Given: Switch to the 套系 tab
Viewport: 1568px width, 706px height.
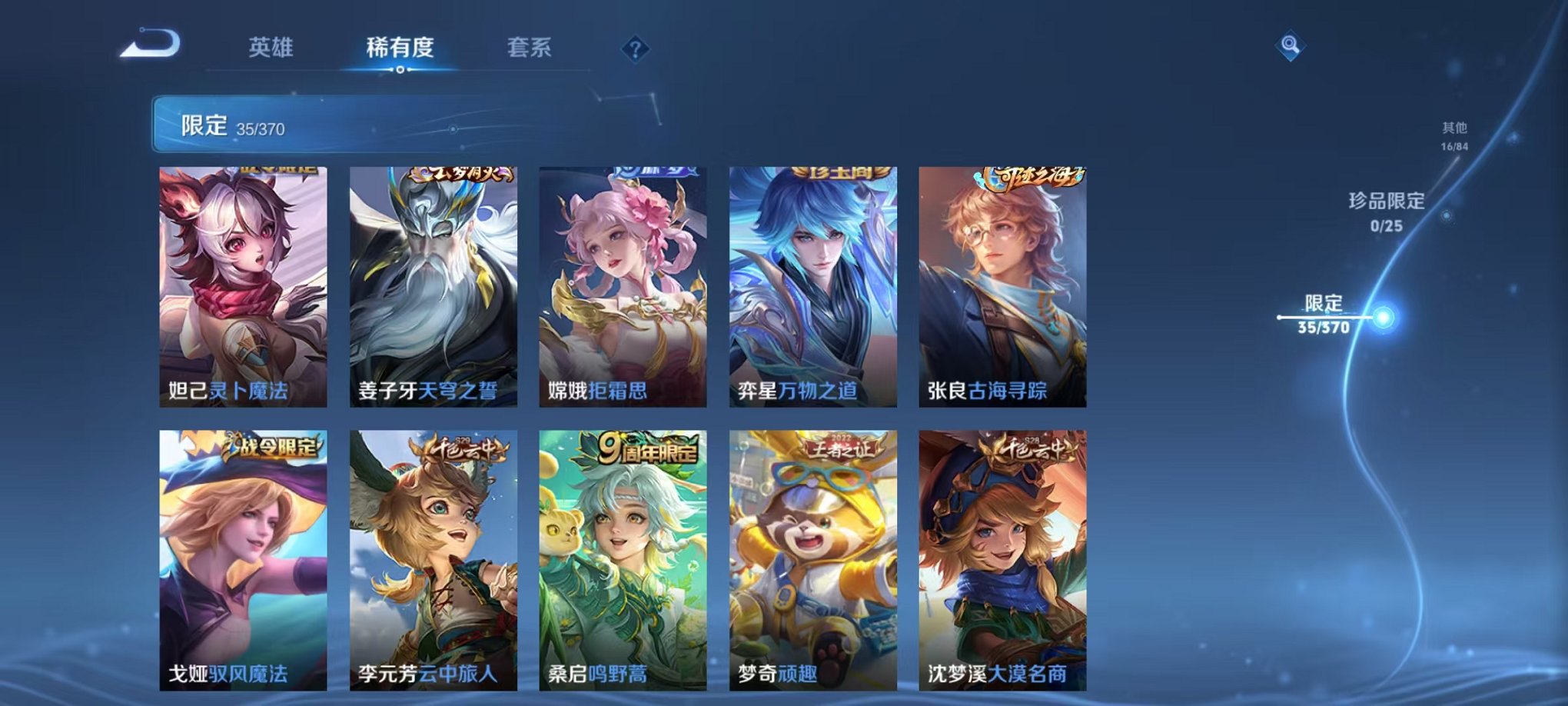Looking at the screenshot, I should 536,46.
